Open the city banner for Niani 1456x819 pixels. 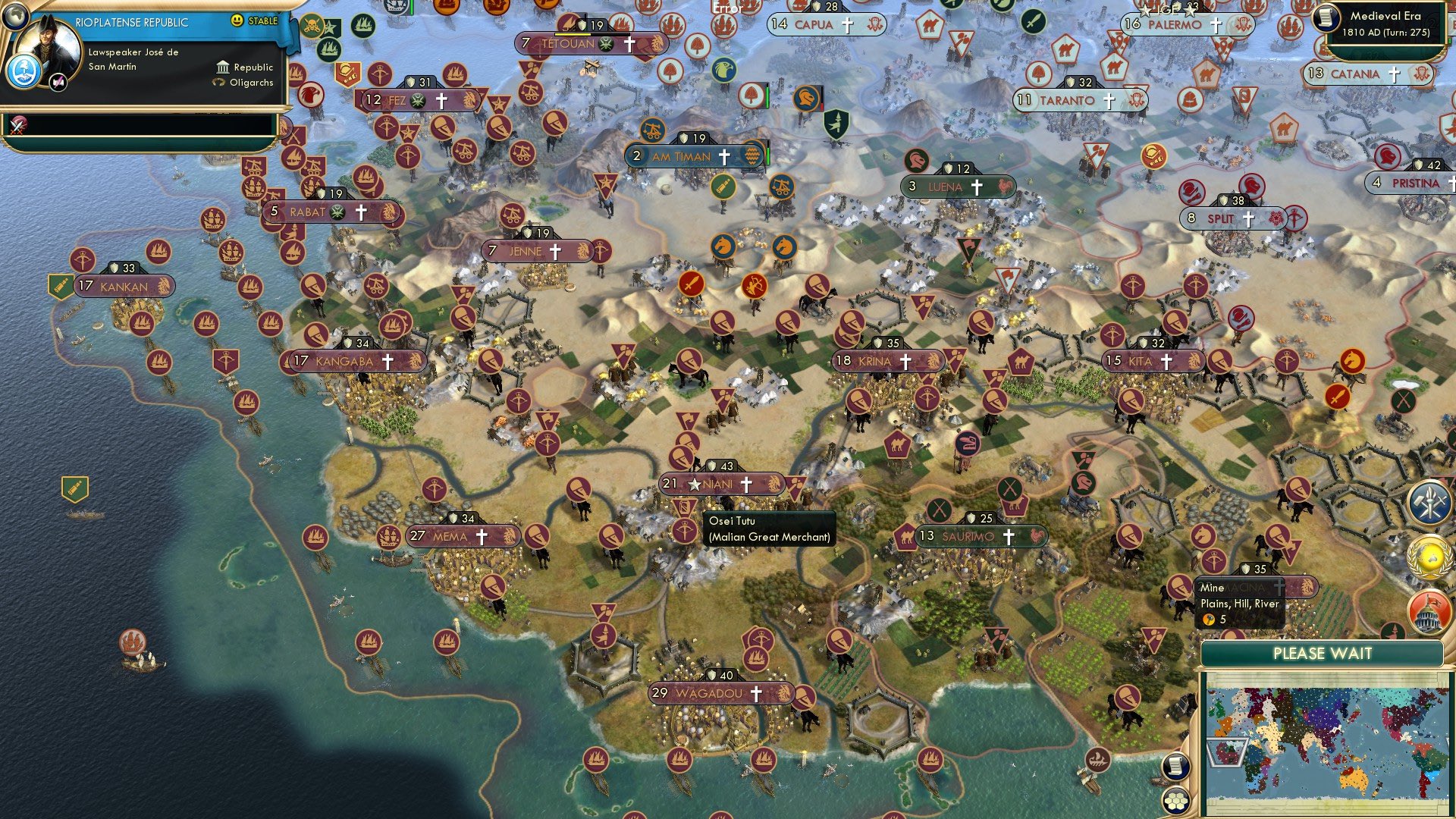click(720, 483)
